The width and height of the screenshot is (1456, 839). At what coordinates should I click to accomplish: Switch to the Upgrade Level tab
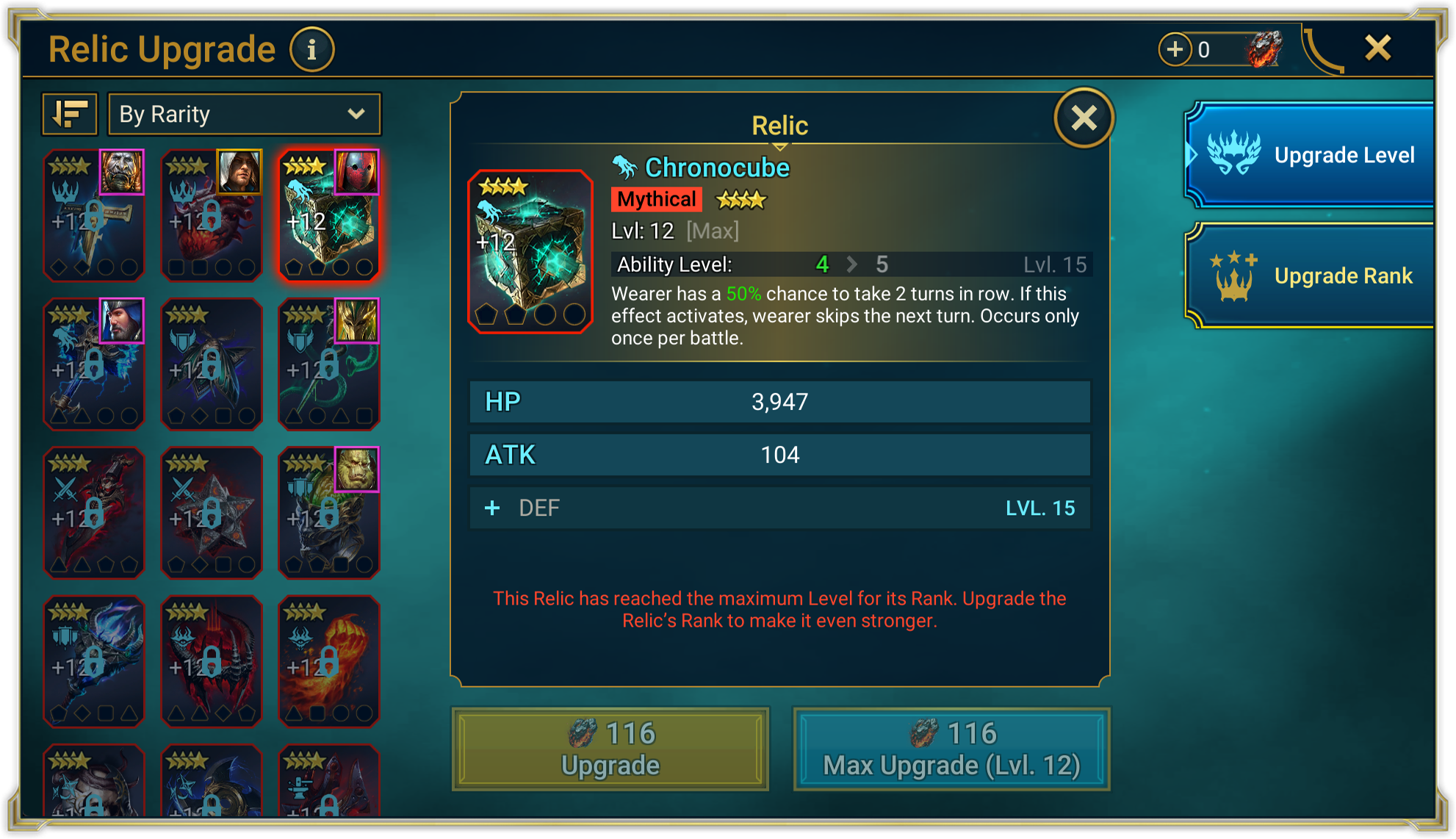tap(1311, 155)
